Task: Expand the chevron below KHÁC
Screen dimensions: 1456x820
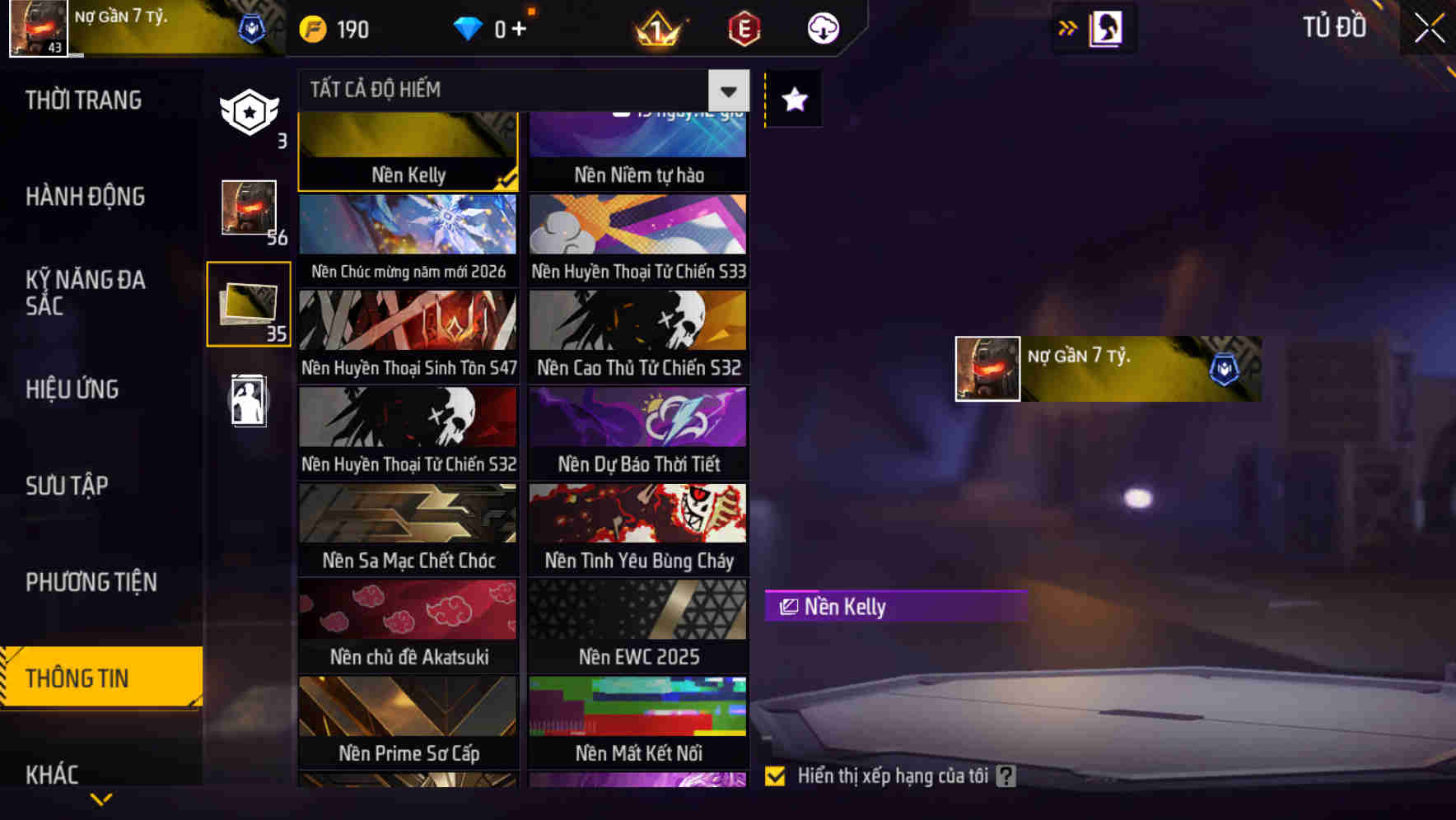Action: point(101,797)
